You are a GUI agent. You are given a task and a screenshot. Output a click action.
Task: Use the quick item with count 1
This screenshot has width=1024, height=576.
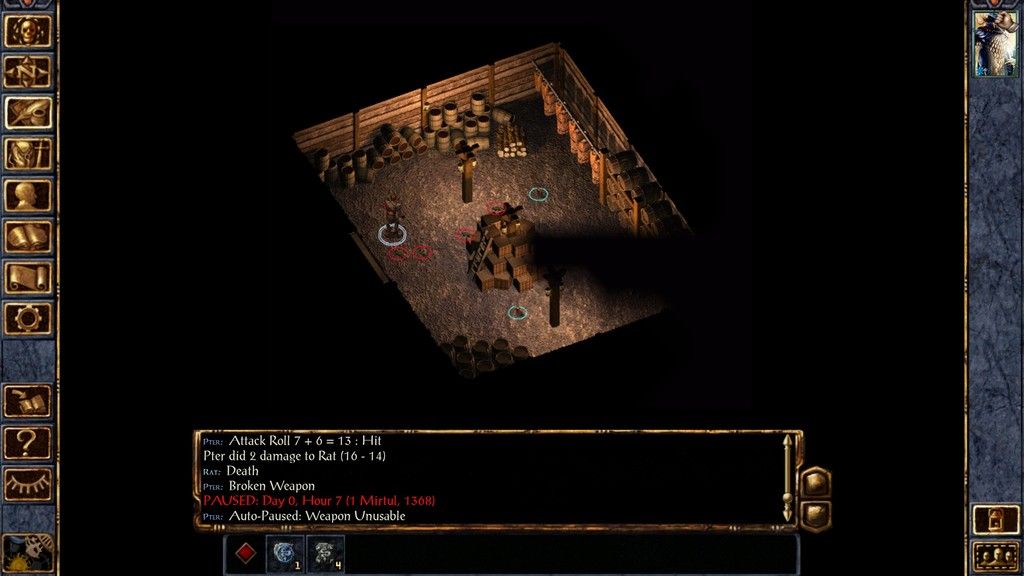(x=285, y=554)
